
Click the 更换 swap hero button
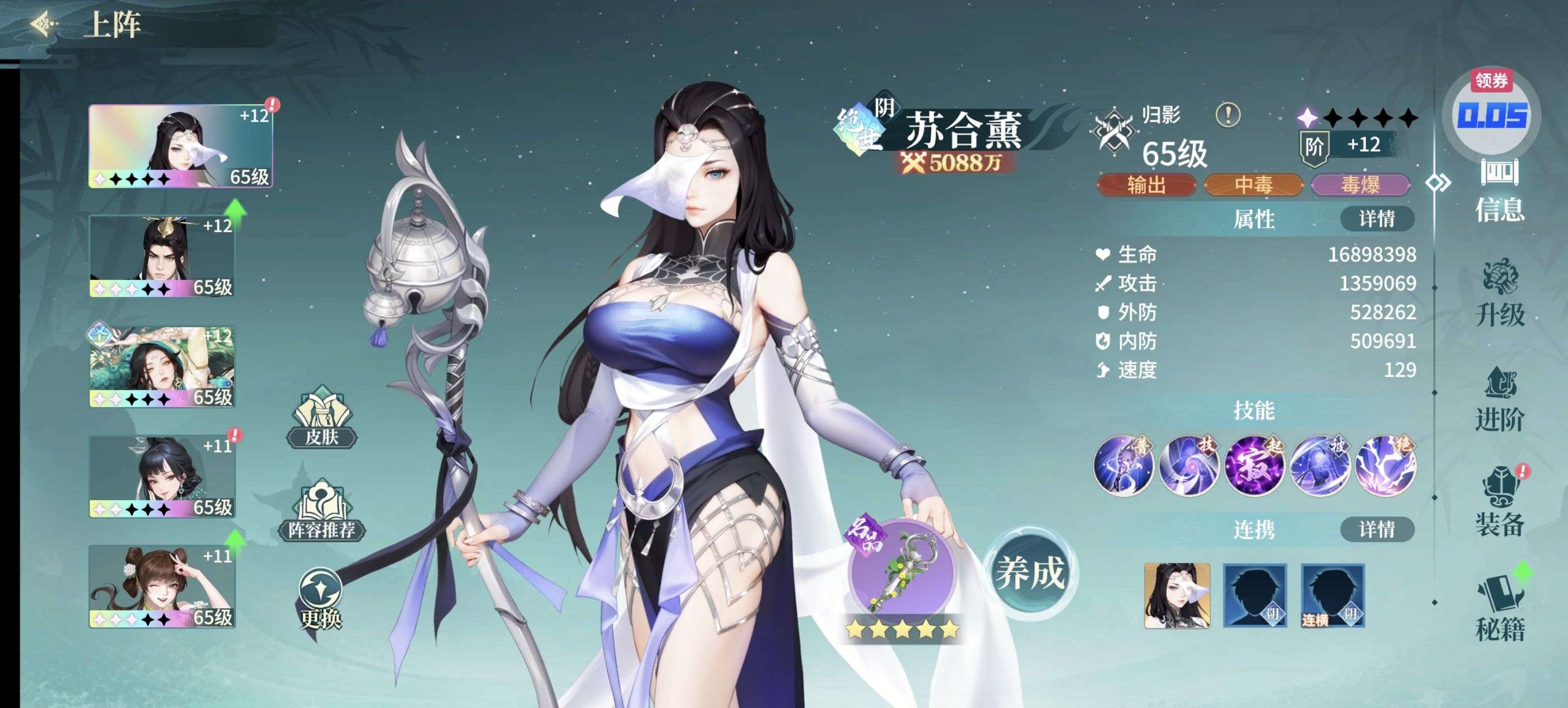click(321, 600)
